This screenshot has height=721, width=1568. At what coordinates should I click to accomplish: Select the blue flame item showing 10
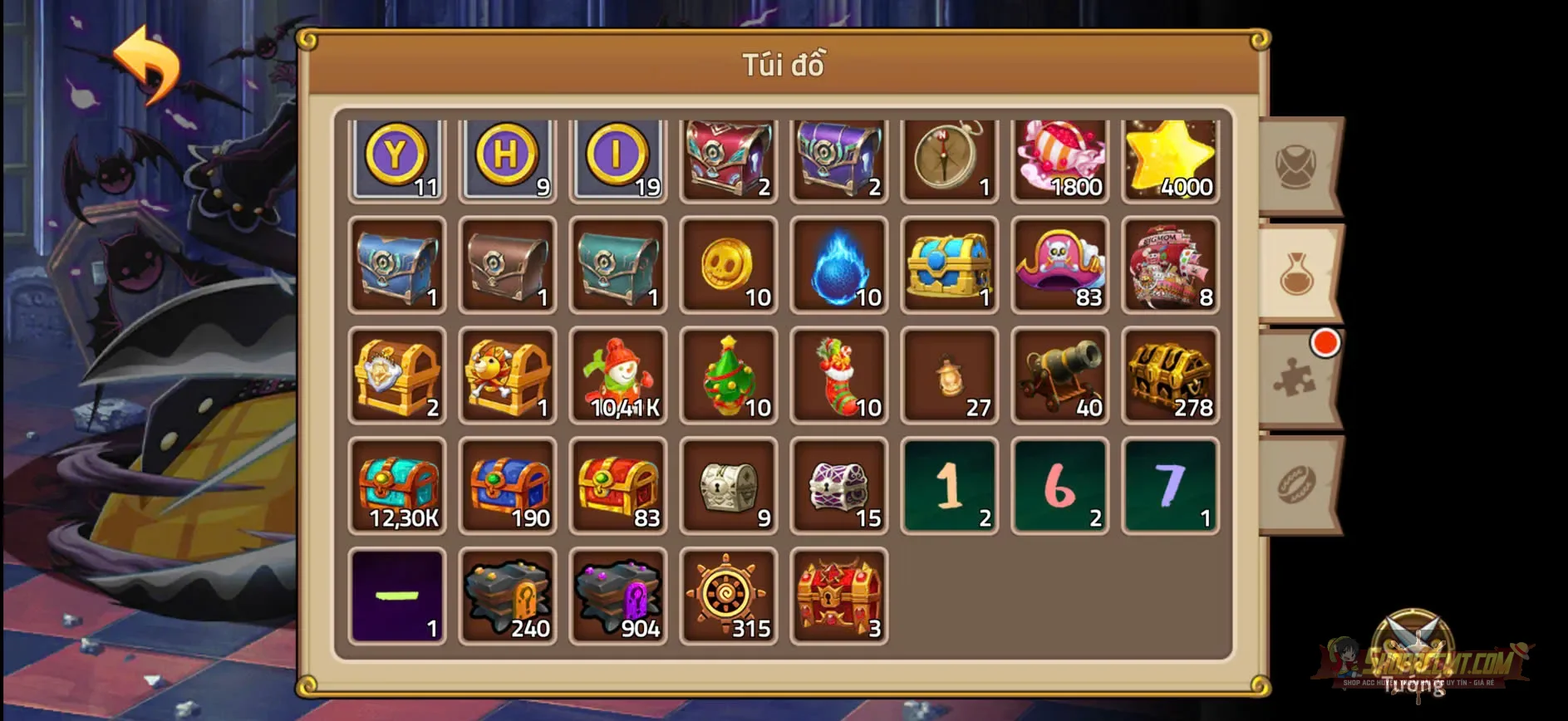[838, 266]
